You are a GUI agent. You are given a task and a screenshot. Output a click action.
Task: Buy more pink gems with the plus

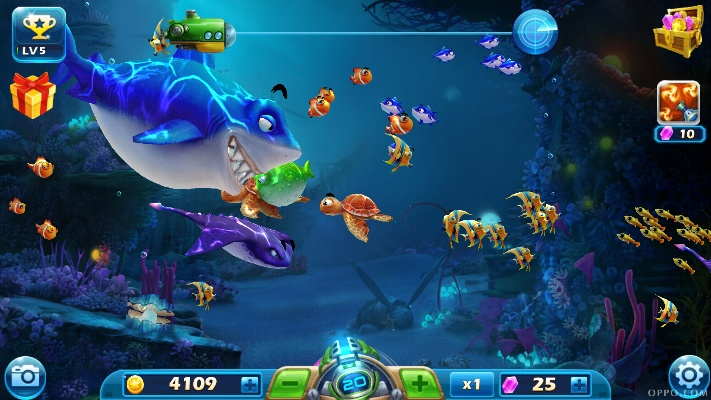(x=579, y=383)
